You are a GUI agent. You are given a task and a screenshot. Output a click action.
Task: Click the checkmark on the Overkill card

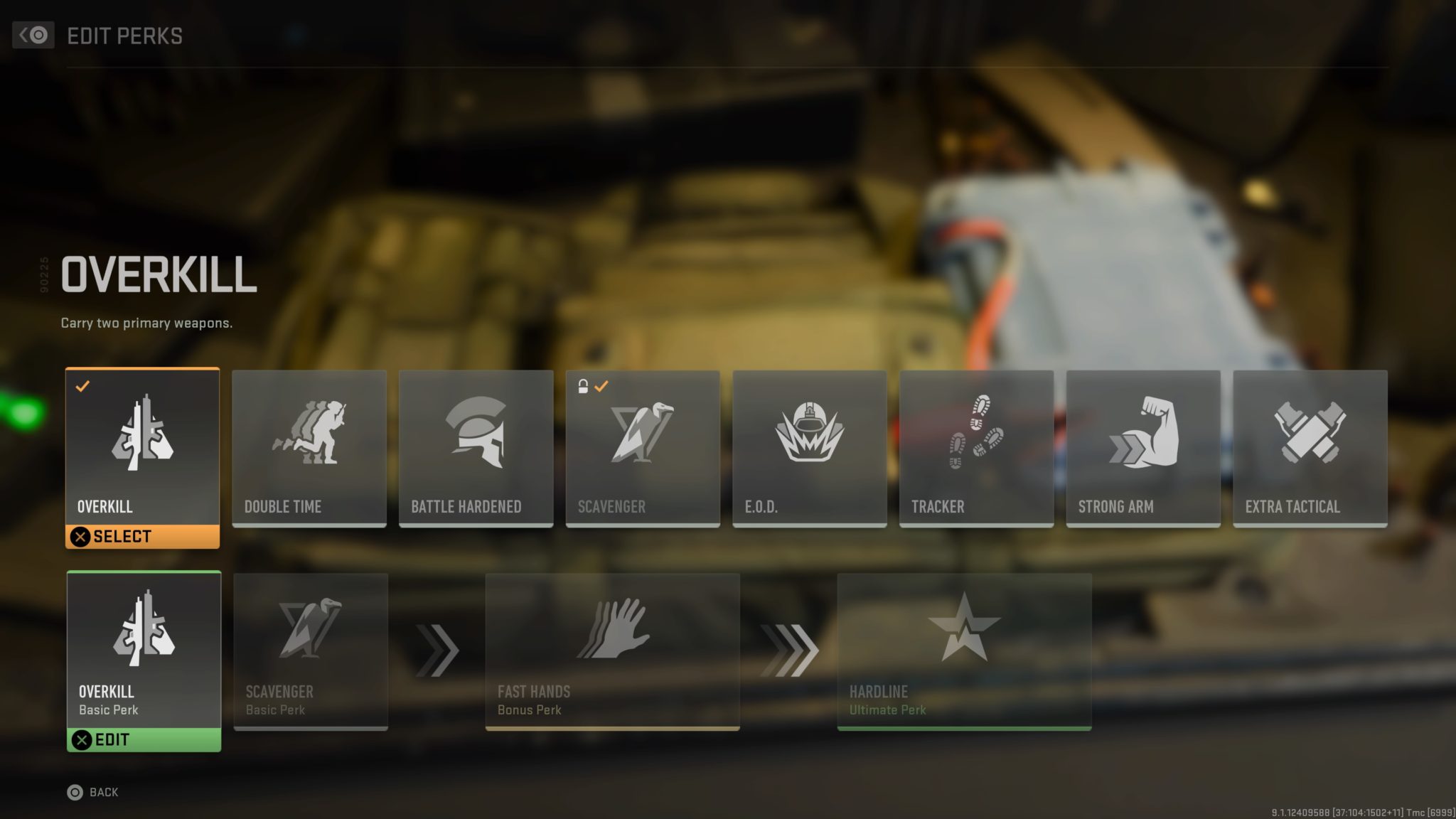pos(84,386)
